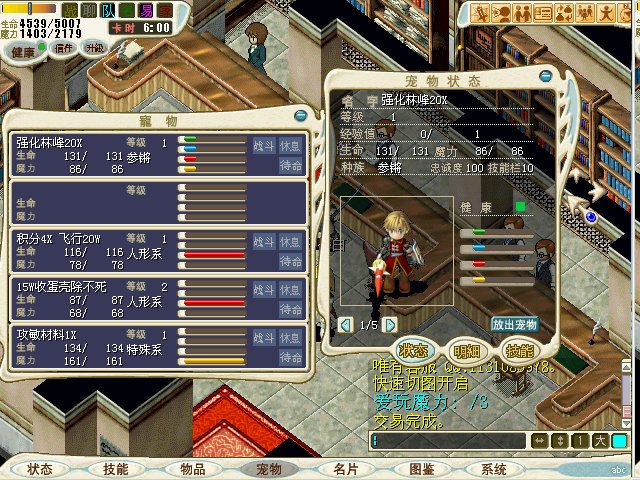The image size is (640, 480).
Task: Show the previous pet with left arrow
Action: pos(347,325)
